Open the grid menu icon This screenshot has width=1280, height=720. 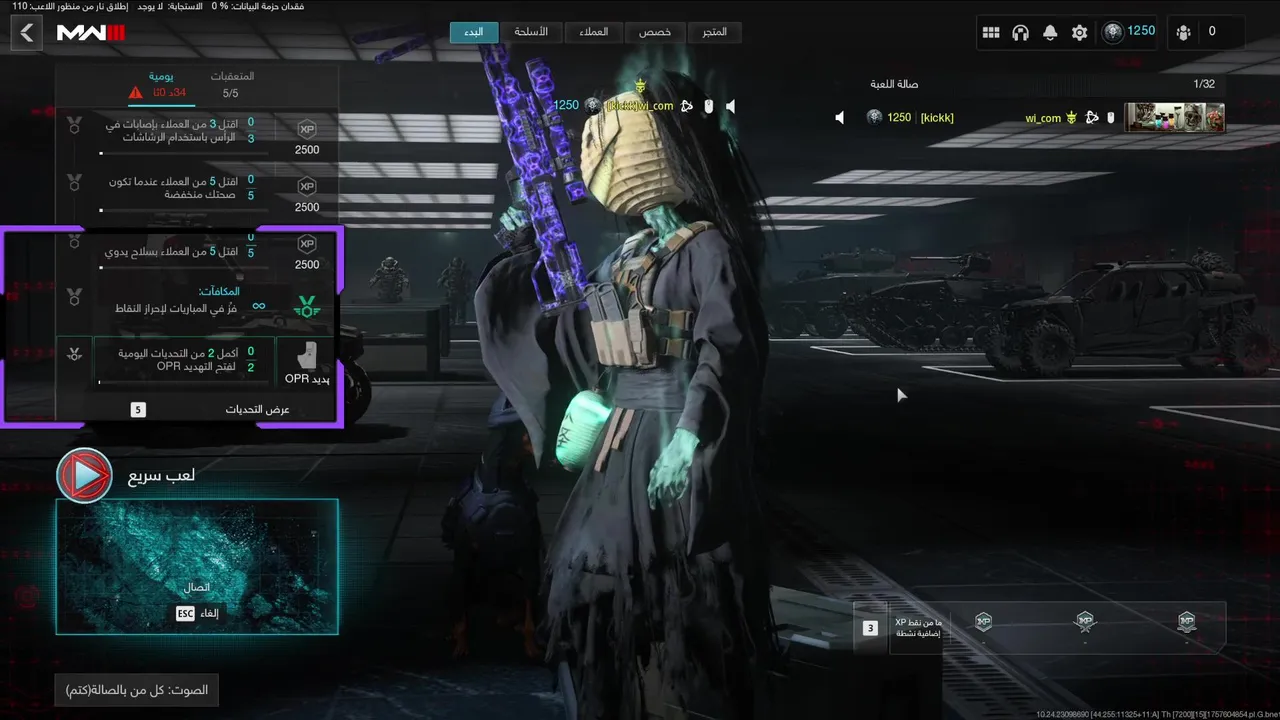(991, 33)
